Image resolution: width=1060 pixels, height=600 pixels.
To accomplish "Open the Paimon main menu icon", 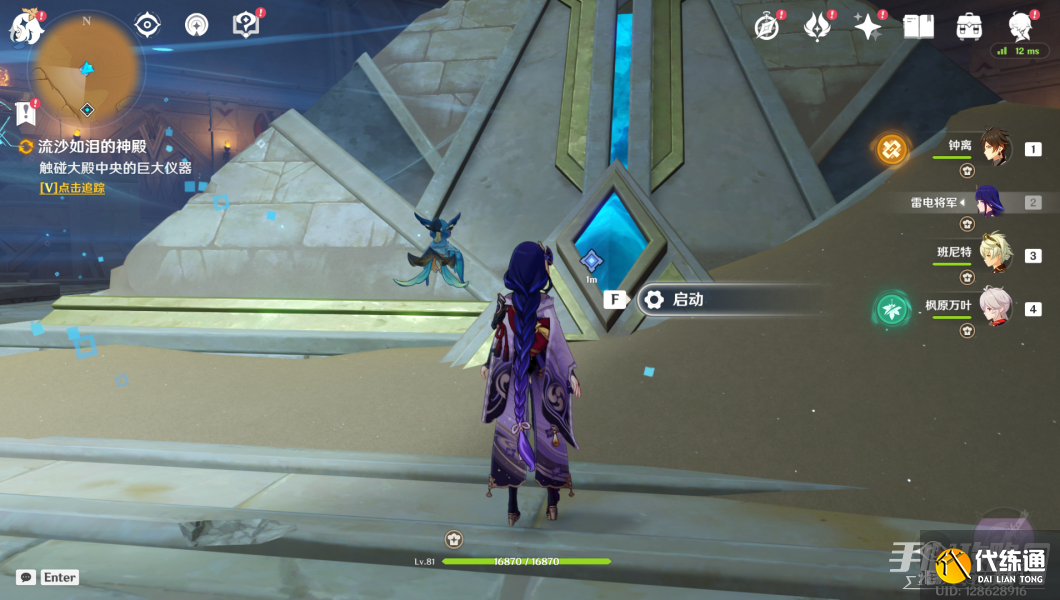I will coord(24,26).
